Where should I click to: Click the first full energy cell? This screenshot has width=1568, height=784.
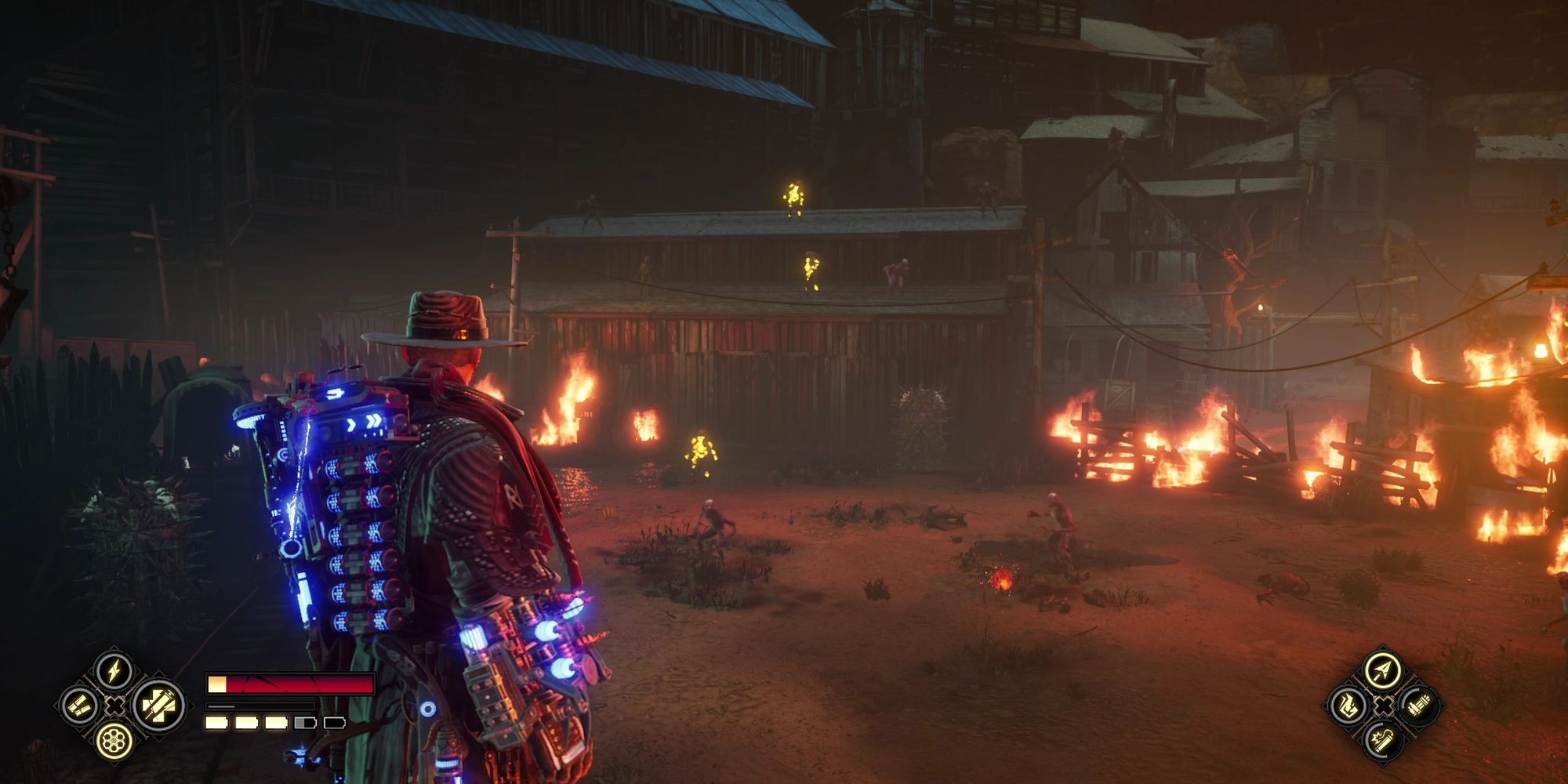coord(216,723)
